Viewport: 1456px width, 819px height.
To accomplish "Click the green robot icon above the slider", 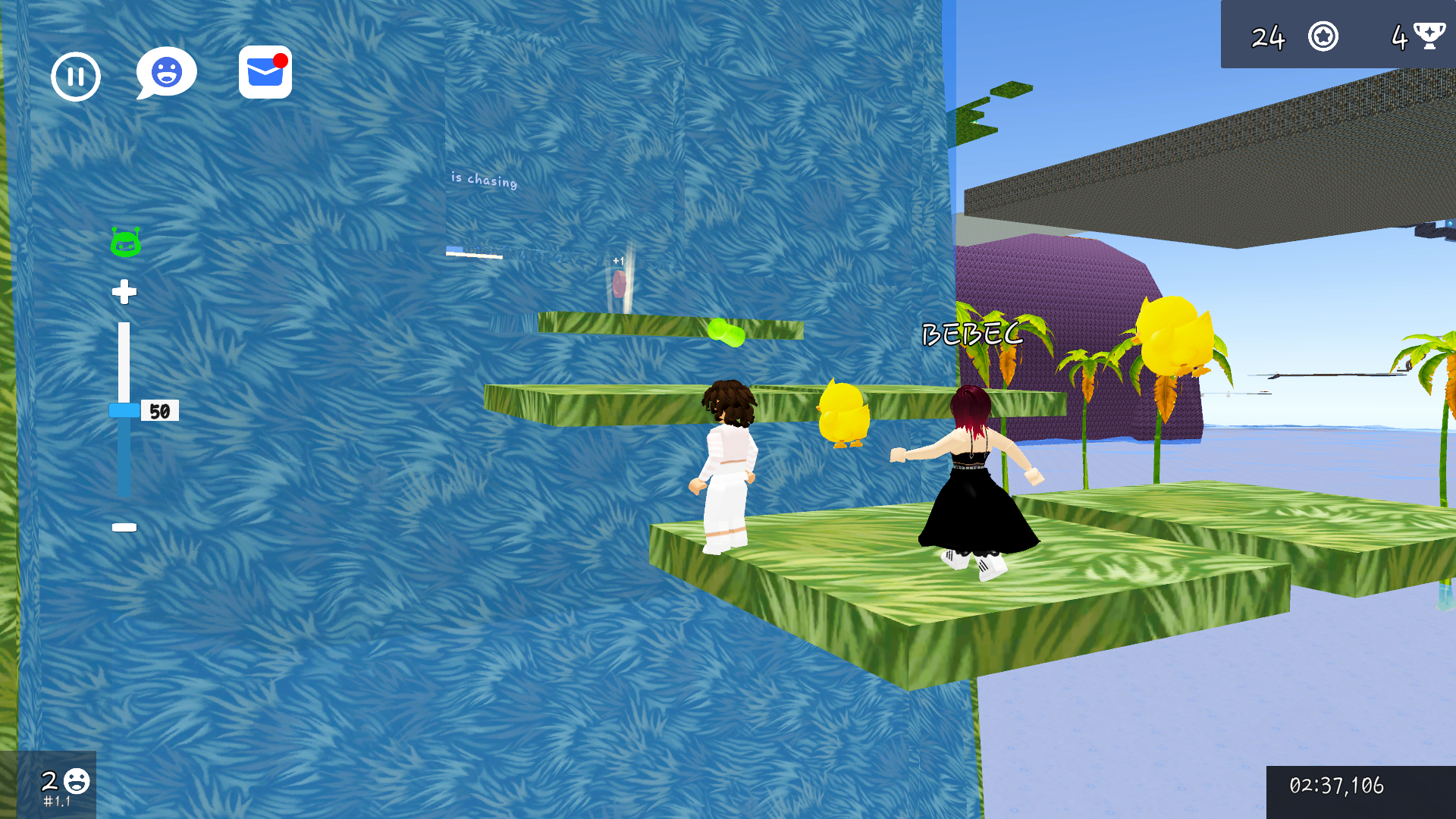I will 126,242.
